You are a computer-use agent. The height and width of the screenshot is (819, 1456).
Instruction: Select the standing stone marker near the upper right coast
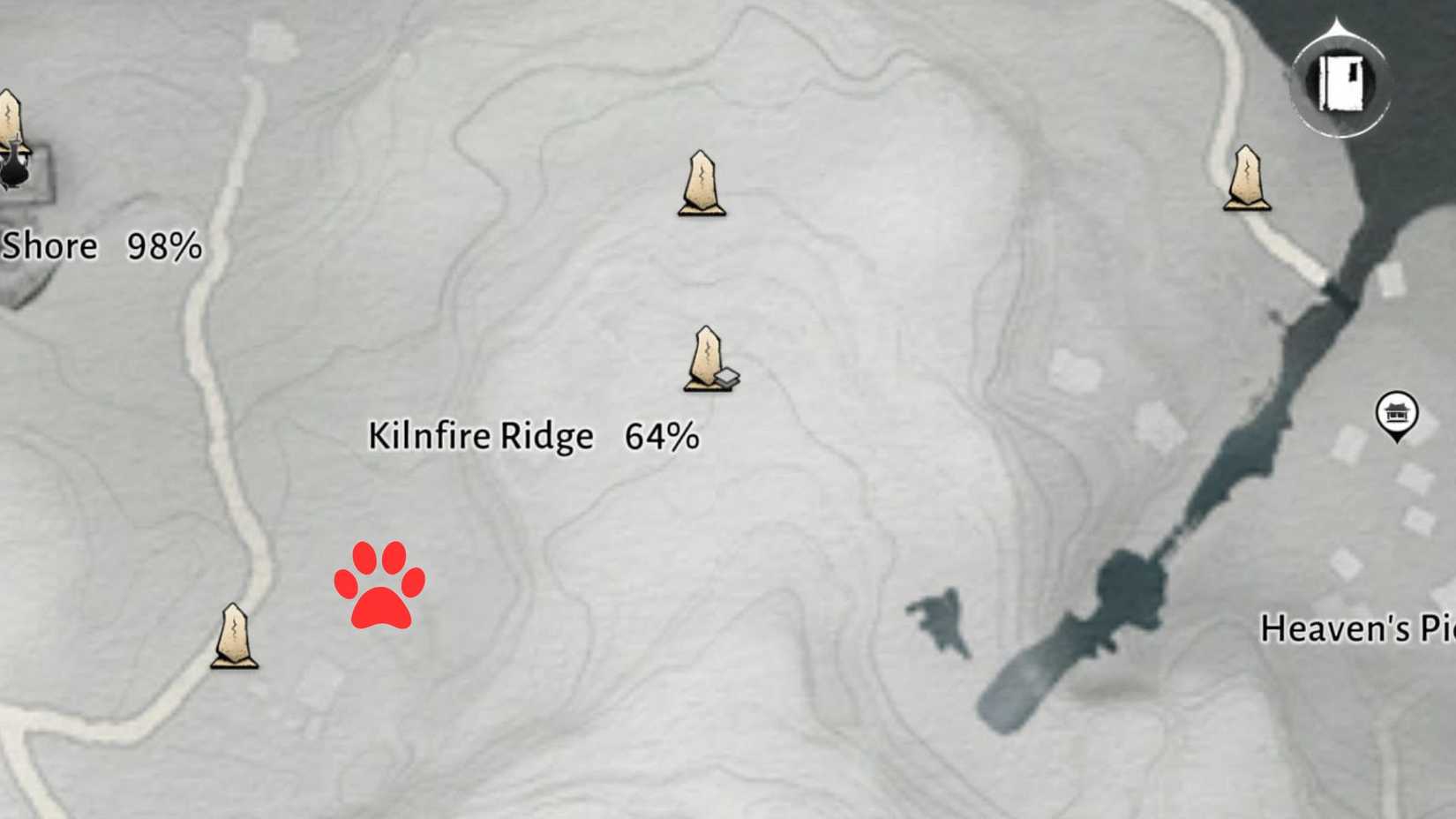[x=1246, y=177]
